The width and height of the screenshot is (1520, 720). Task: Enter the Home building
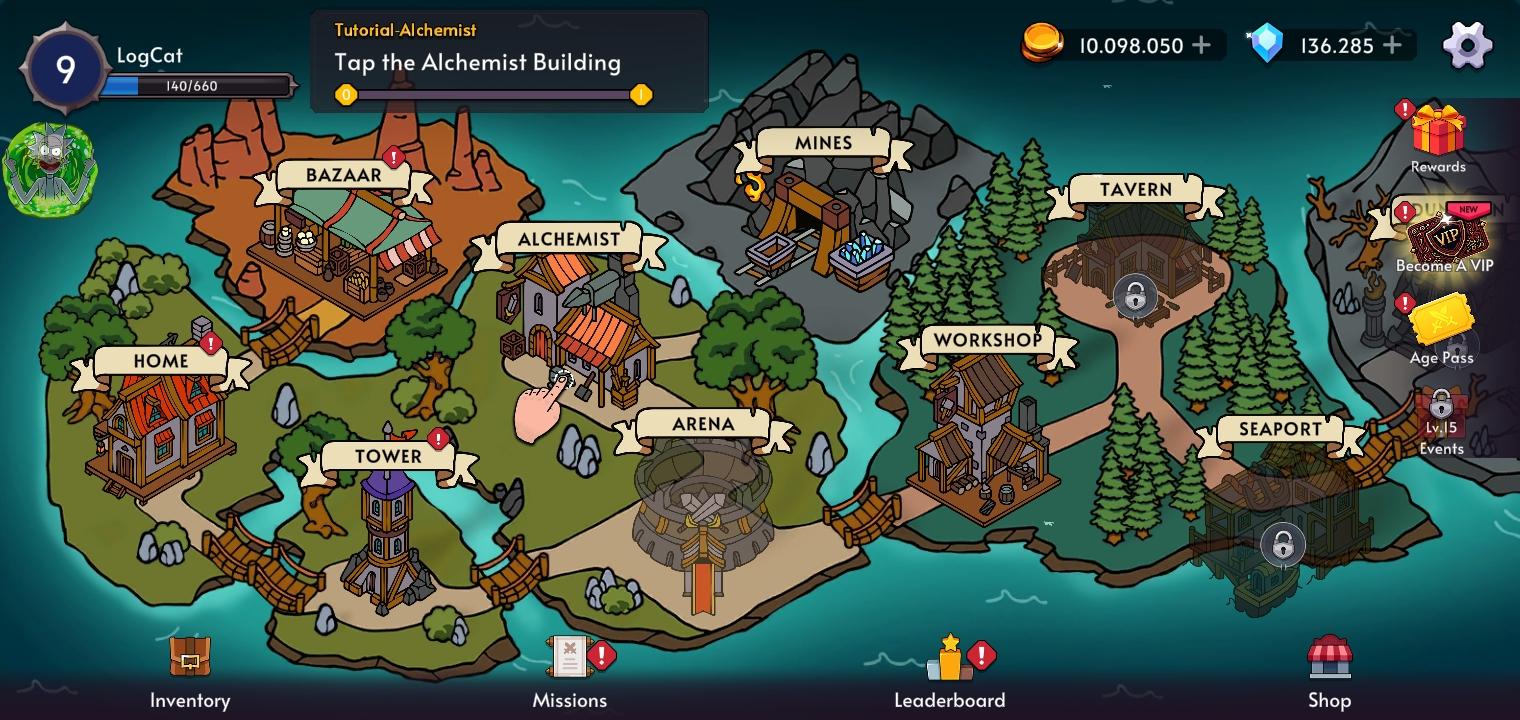(160, 425)
